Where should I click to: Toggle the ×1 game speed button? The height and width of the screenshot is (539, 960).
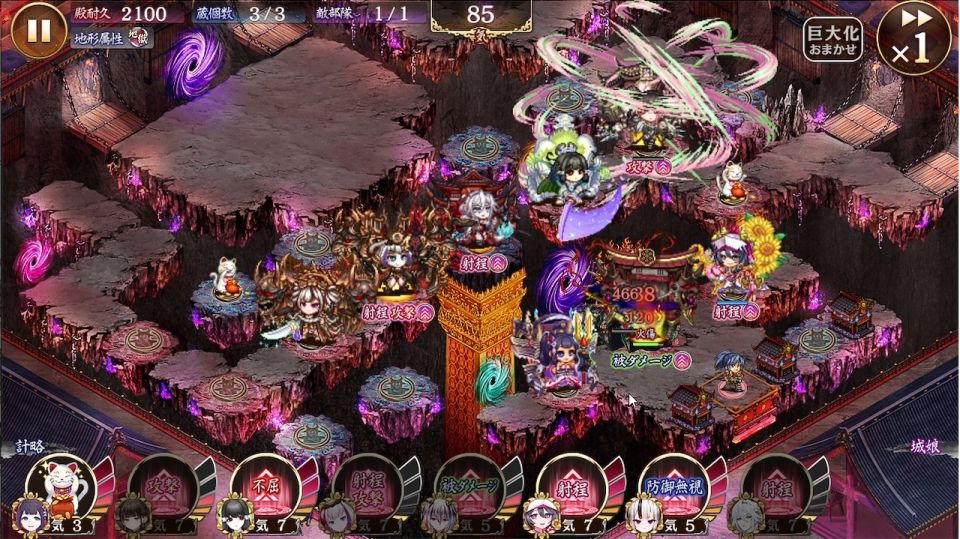point(913,39)
